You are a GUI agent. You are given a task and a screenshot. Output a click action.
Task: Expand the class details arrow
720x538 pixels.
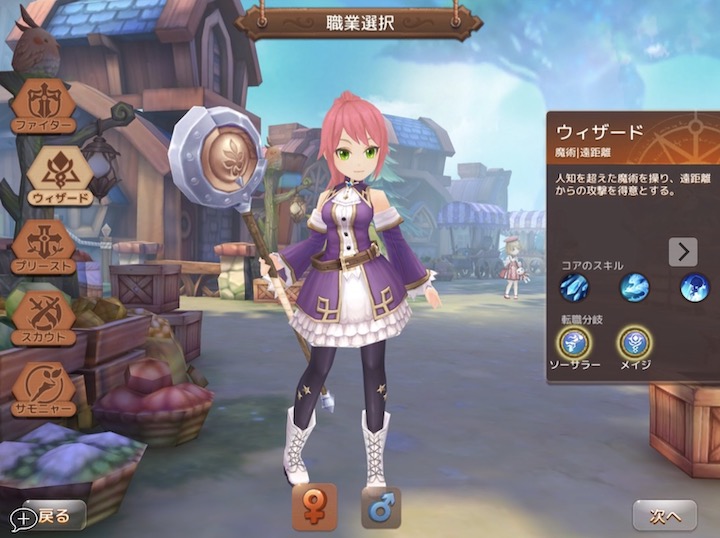pos(683,251)
